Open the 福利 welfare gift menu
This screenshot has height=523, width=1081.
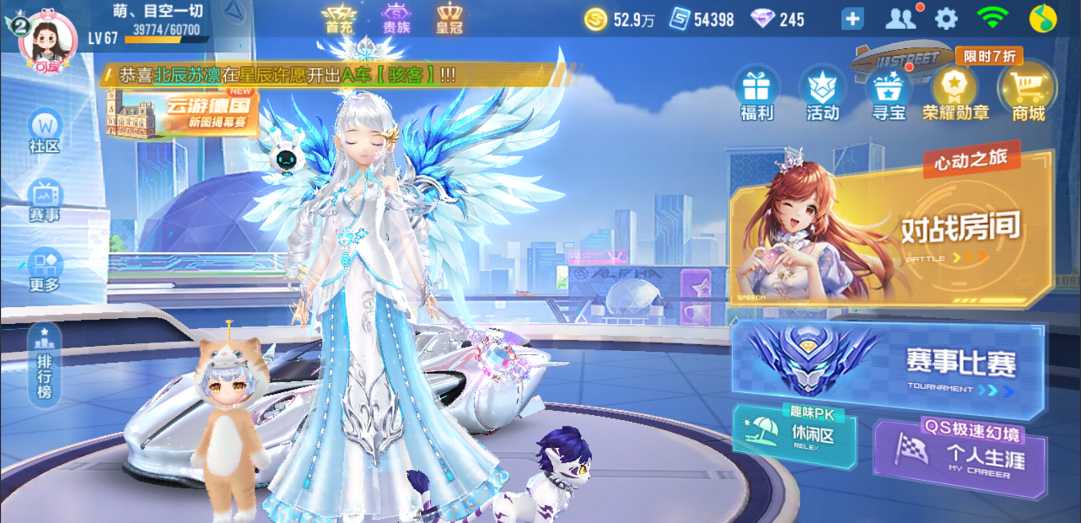pyautogui.click(x=756, y=92)
